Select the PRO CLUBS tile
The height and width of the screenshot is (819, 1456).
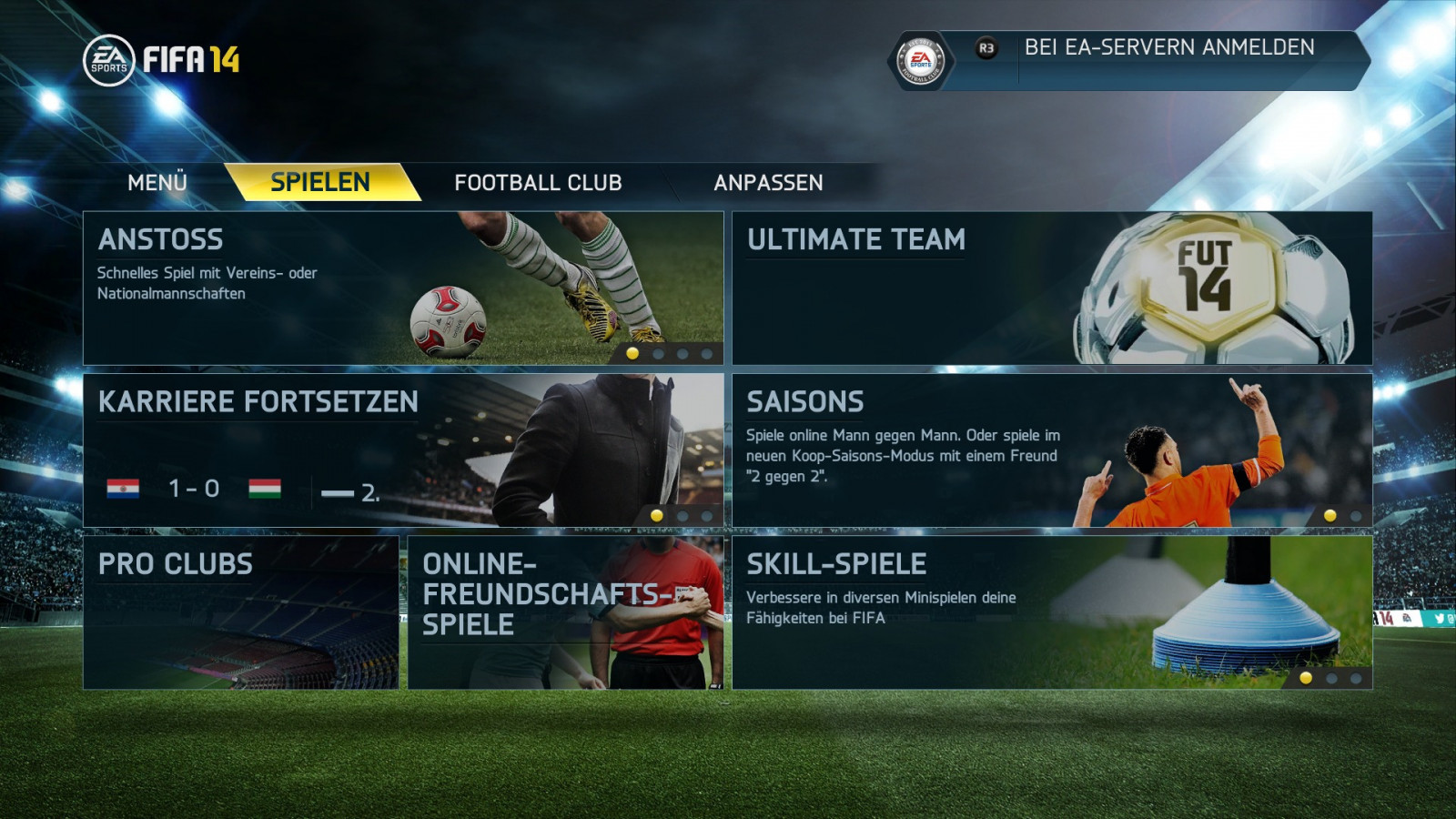pos(241,612)
